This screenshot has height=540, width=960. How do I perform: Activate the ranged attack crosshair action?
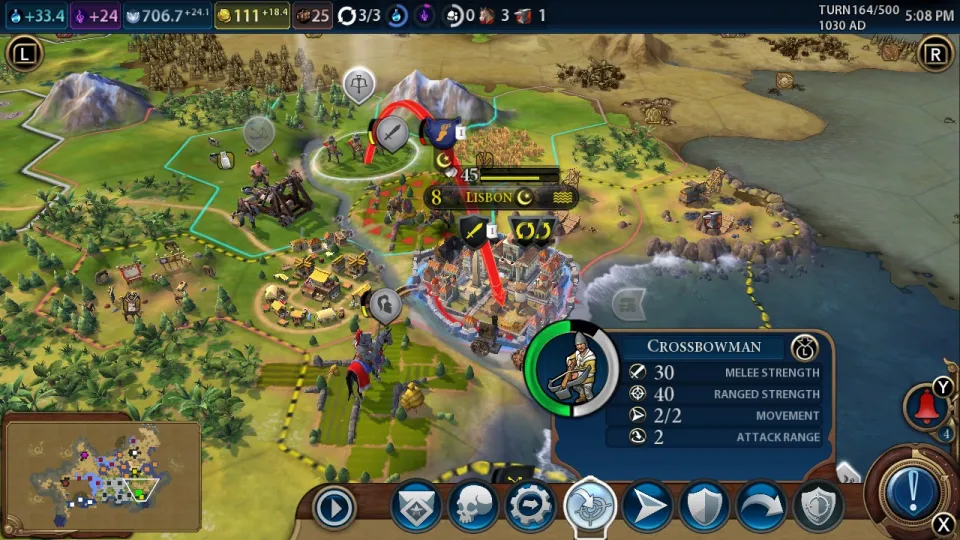589,506
